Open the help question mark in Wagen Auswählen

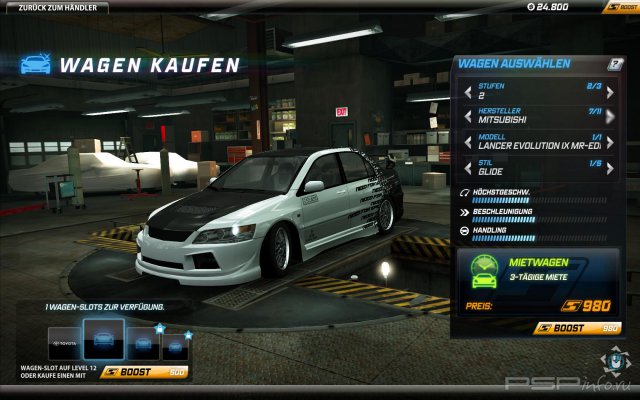tap(615, 64)
